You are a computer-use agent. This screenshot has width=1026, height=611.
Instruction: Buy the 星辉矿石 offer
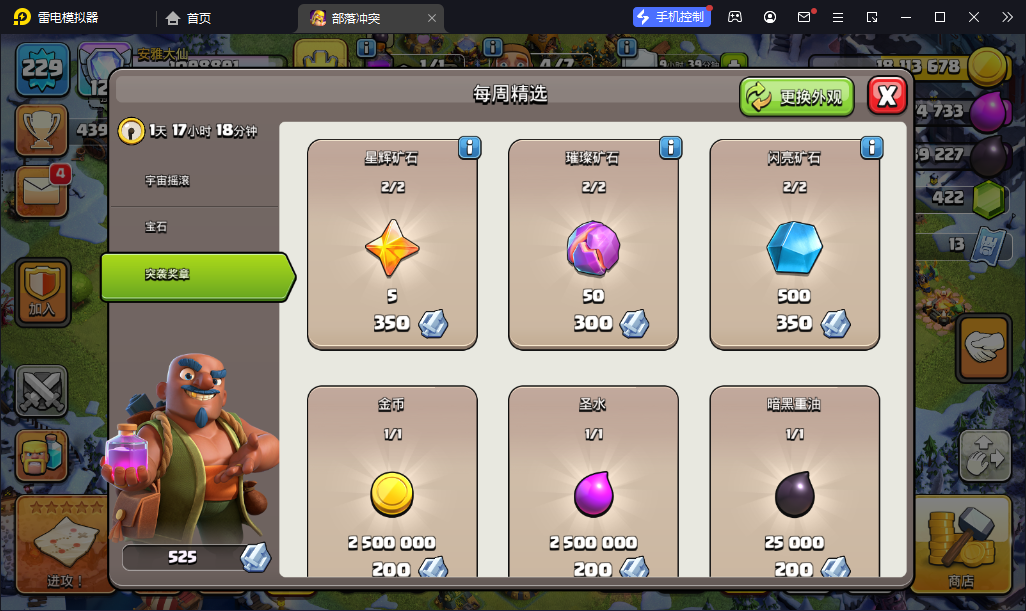tap(392, 245)
